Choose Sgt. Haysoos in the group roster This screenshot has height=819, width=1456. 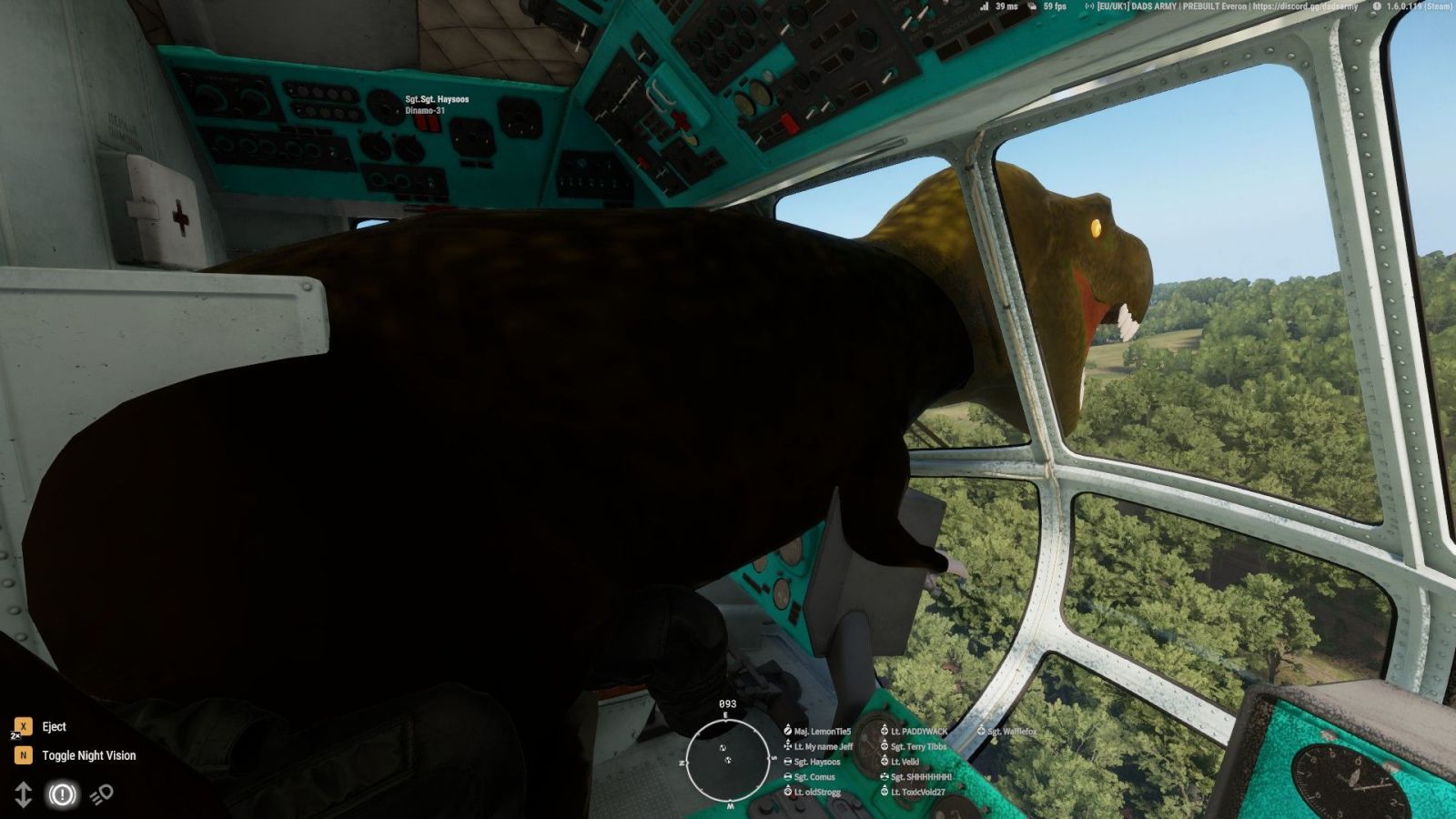pos(816,763)
